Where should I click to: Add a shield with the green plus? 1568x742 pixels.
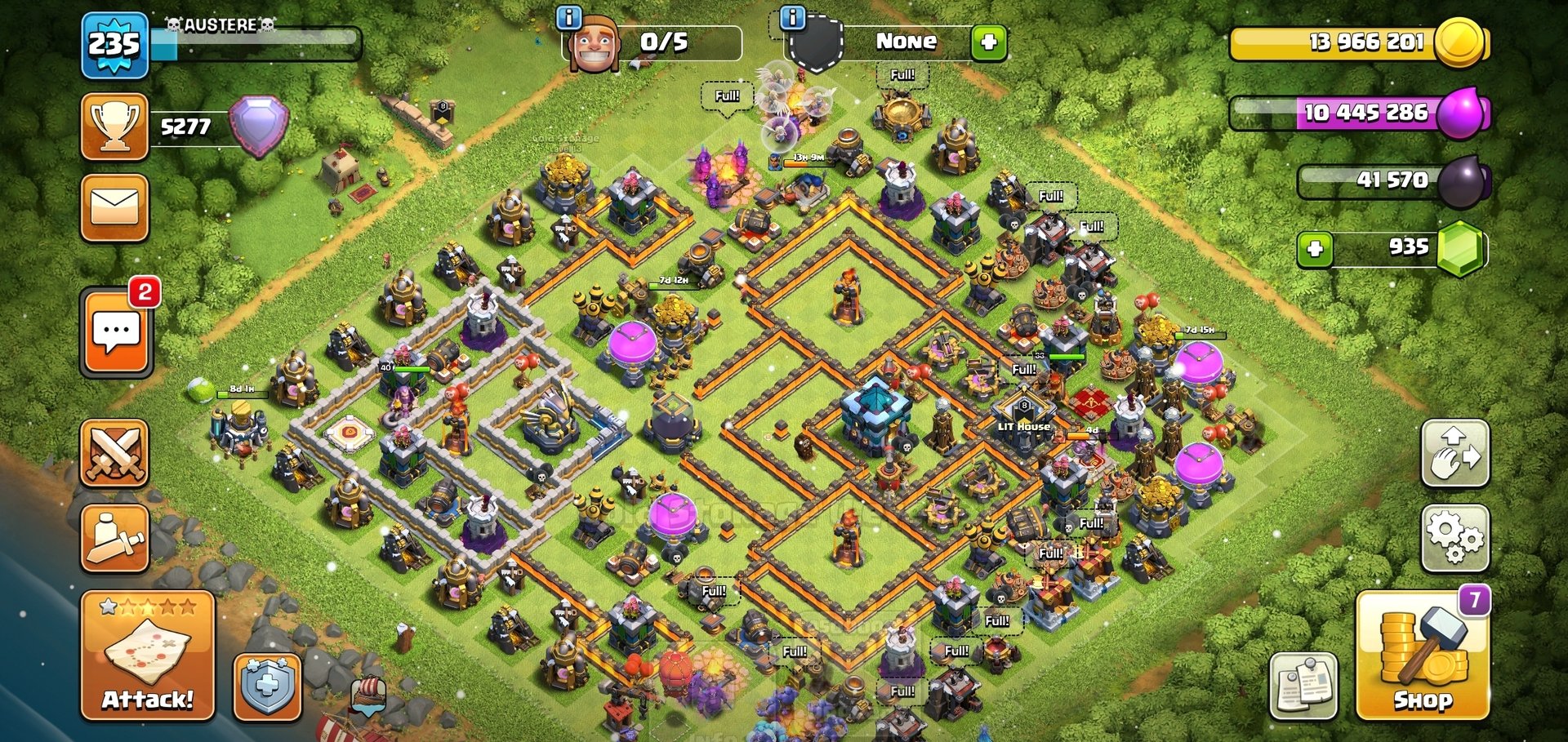click(x=988, y=42)
